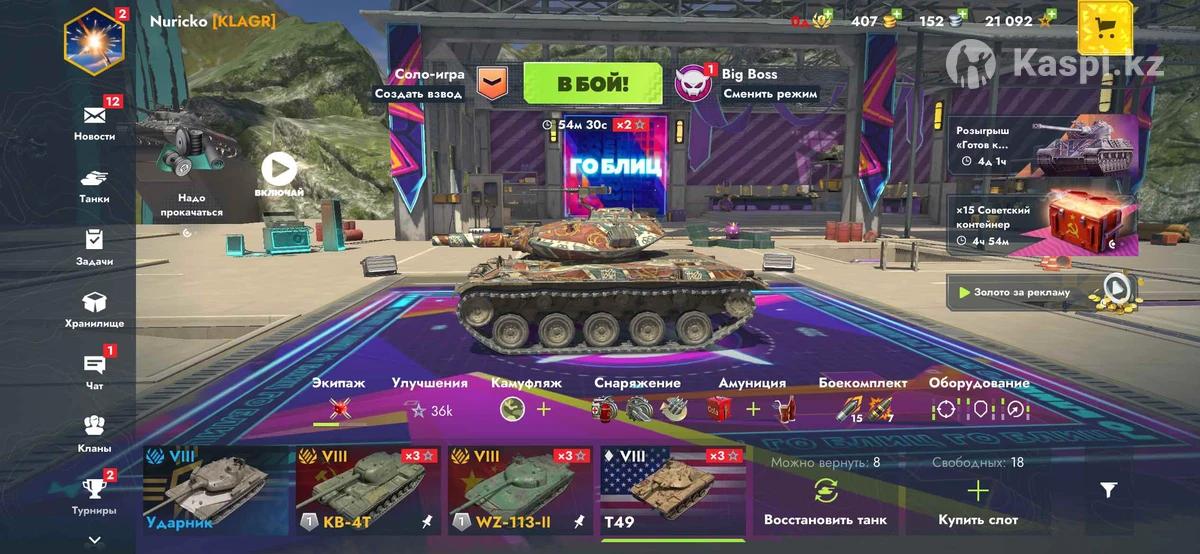Screen dimensions: 1200x554
Task: Open Новости news menu
Action: point(94,122)
